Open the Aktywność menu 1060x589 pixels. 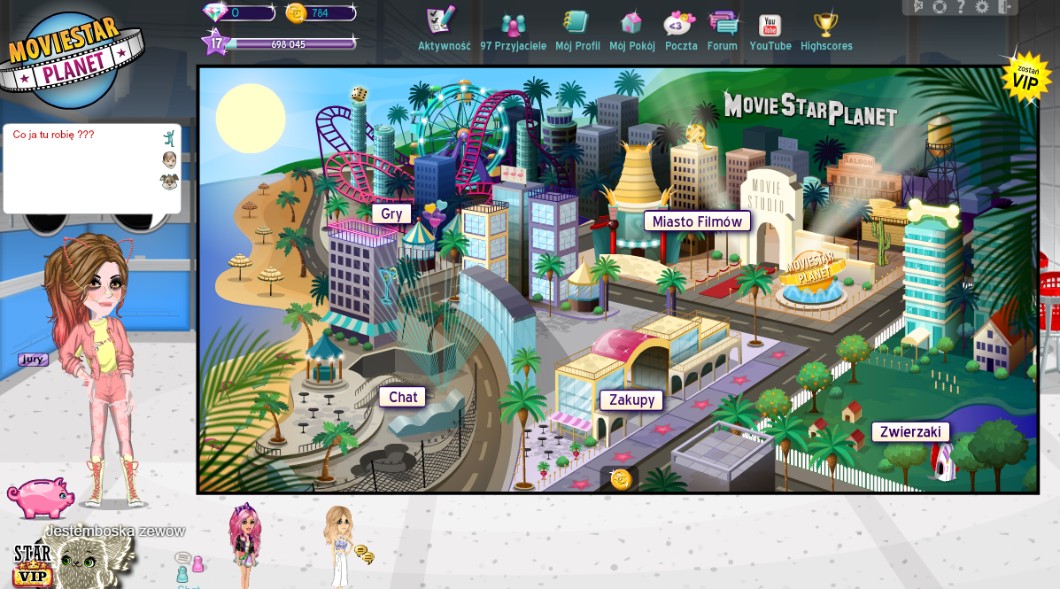[x=443, y=29]
